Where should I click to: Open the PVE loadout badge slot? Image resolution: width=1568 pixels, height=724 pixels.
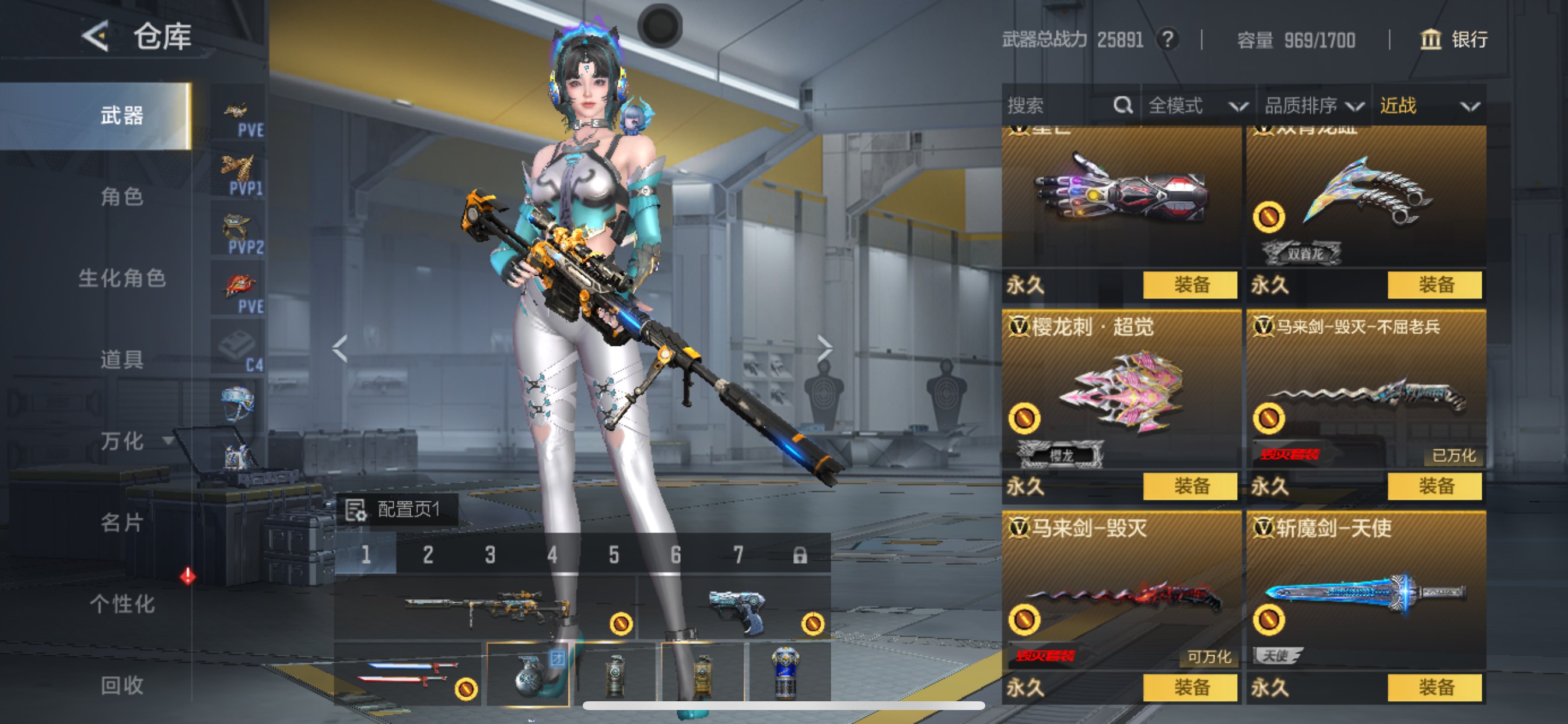pyautogui.click(x=239, y=113)
